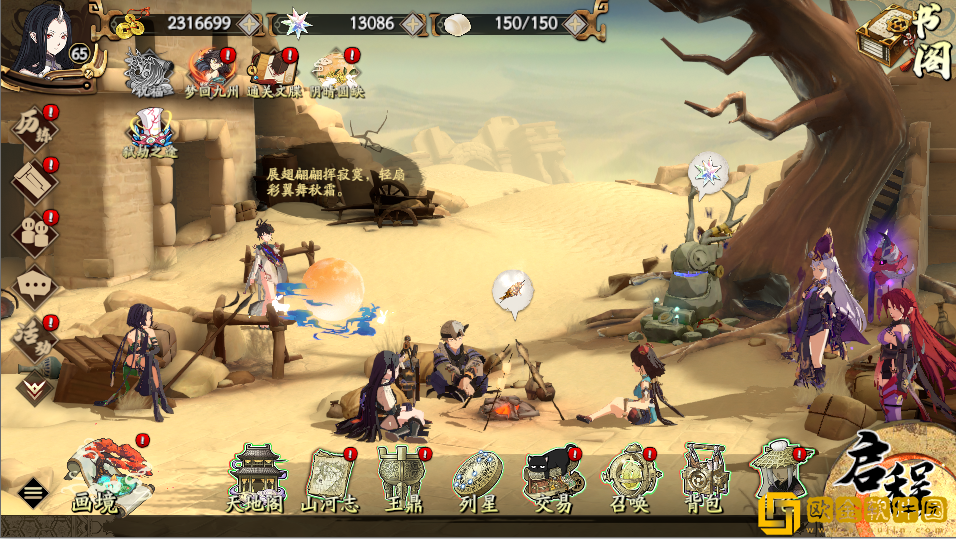956x539 pixels.
Task: Add more gold coins with plus button
Action: [x=250, y=23]
